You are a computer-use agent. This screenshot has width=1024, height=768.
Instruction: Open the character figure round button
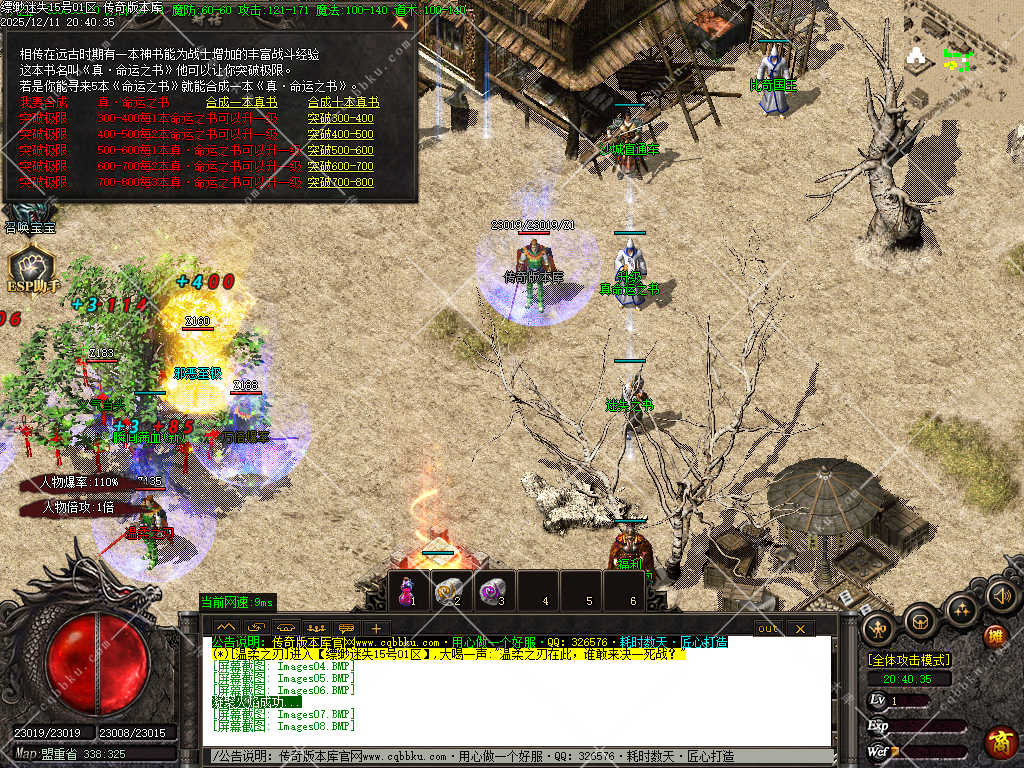(879, 627)
